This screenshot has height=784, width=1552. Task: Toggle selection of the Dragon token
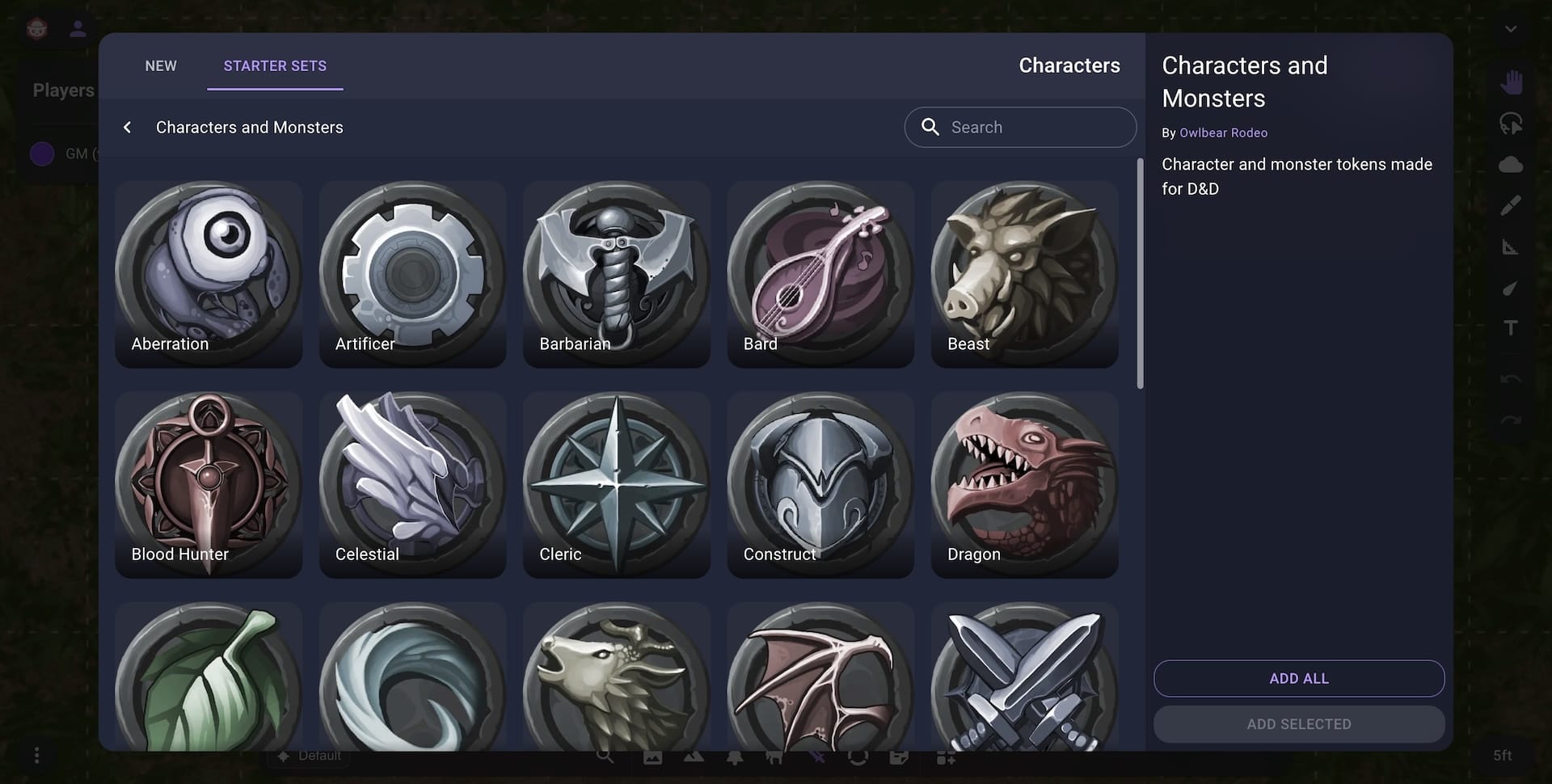[1023, 483]
